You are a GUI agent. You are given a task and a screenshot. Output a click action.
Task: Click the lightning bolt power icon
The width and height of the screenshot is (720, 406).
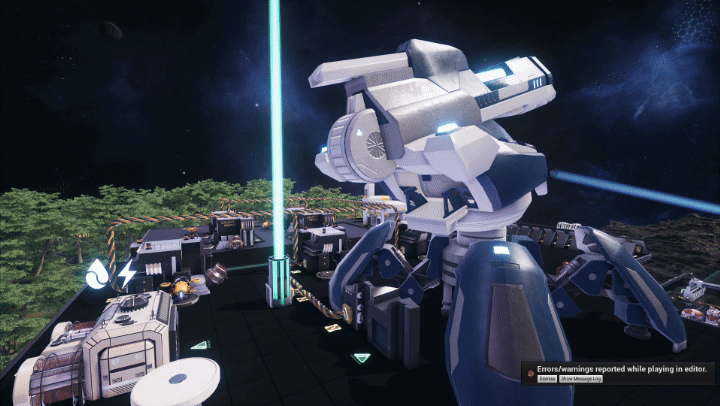tap(126, 273)
